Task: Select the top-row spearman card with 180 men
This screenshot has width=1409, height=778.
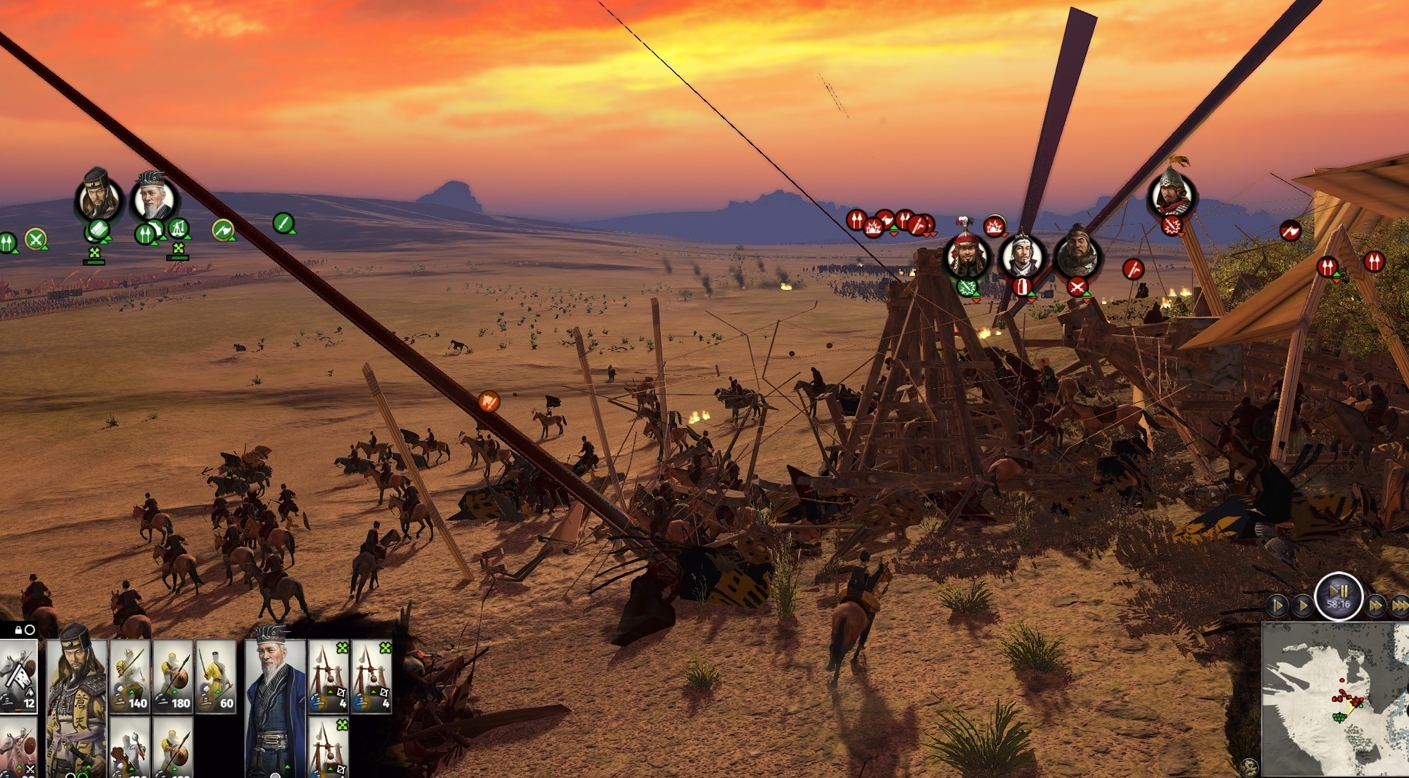Action: (x=173, y=677)
